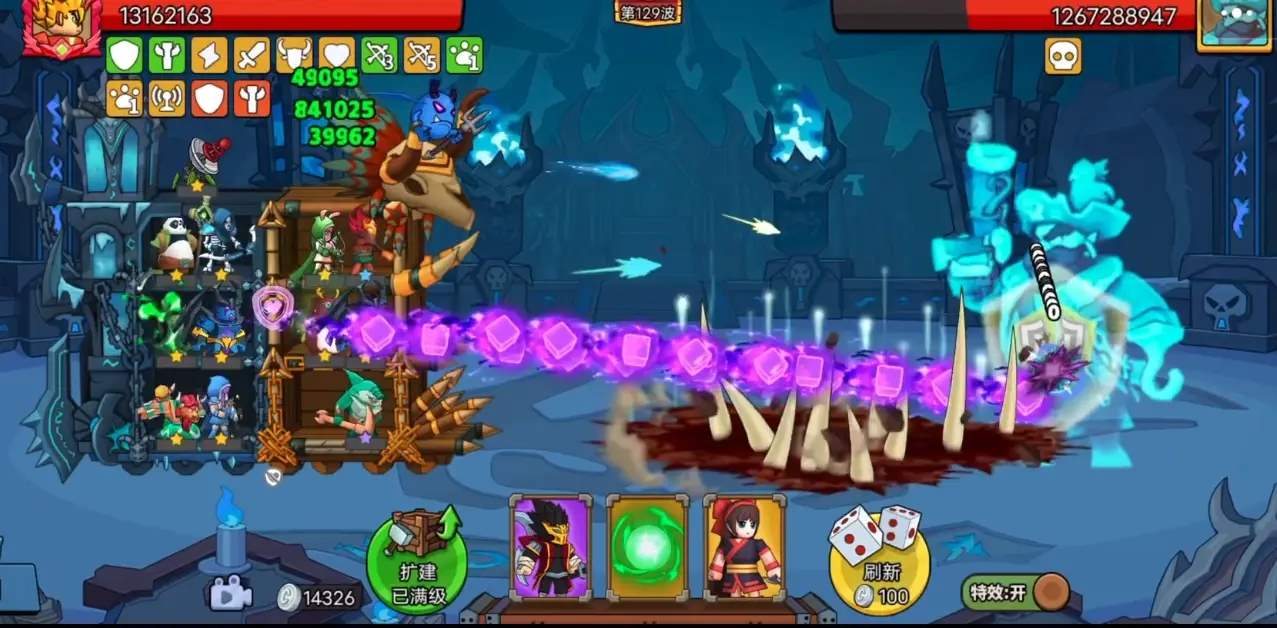Image resolution: width=1277 pixels, height=628 pixels.
Task: Check the green paw print buff icon
Action: (x=464, y=56)
